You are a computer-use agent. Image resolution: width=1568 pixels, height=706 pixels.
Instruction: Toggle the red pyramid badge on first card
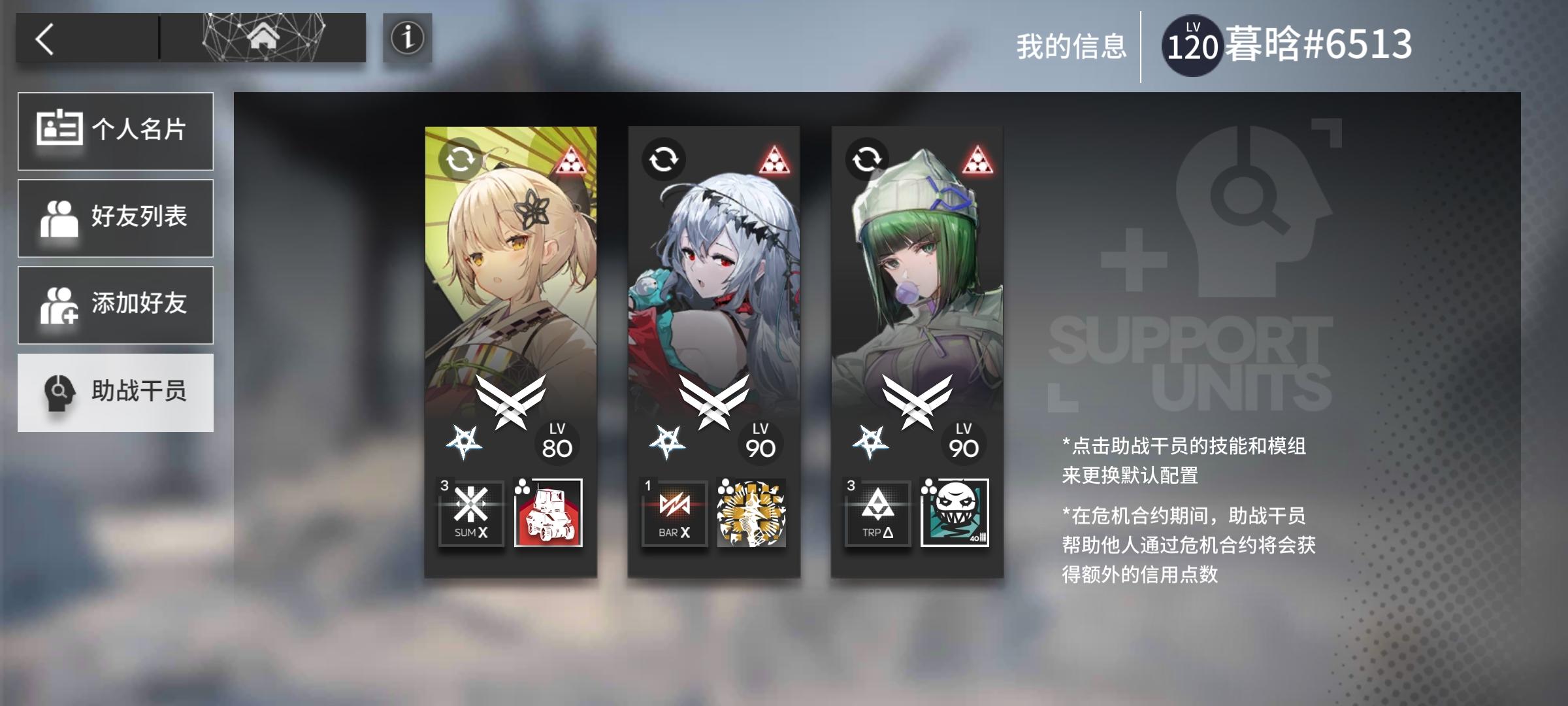[x=571, y=161]
